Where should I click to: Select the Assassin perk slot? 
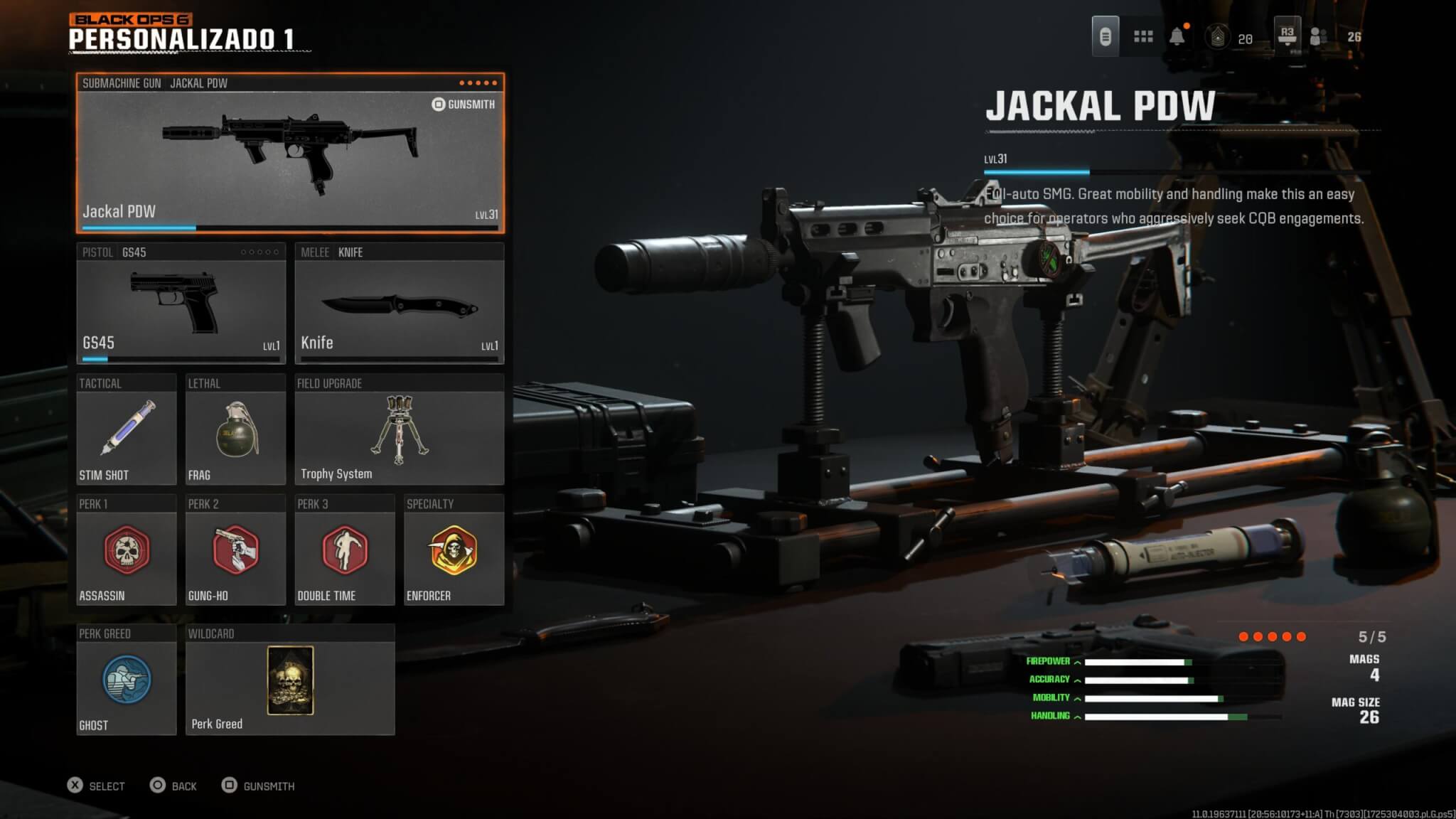pyautogui.click(x=126, y=550)
